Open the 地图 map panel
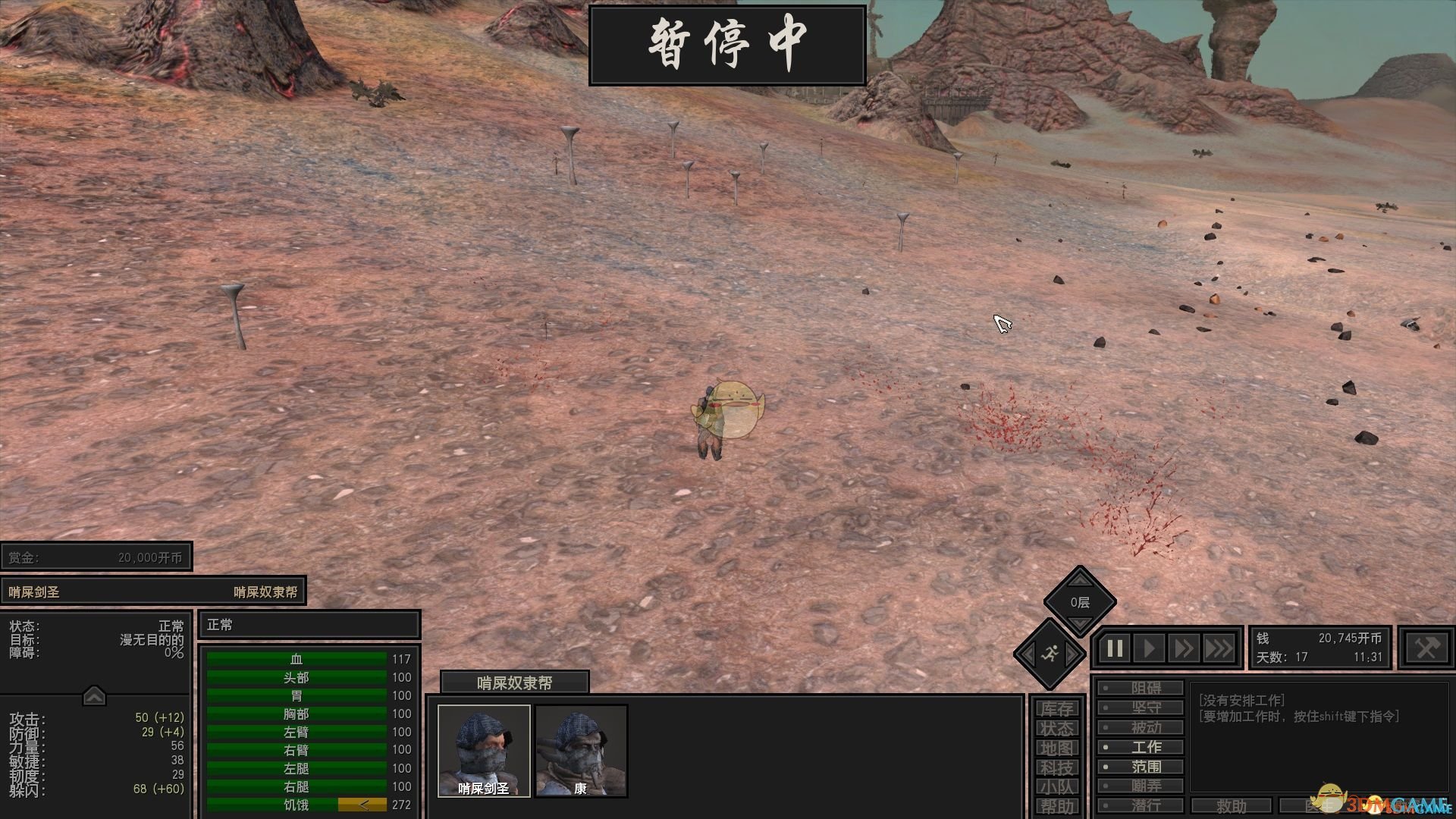Screen dimensions: 1456x819 (1056, 748)
